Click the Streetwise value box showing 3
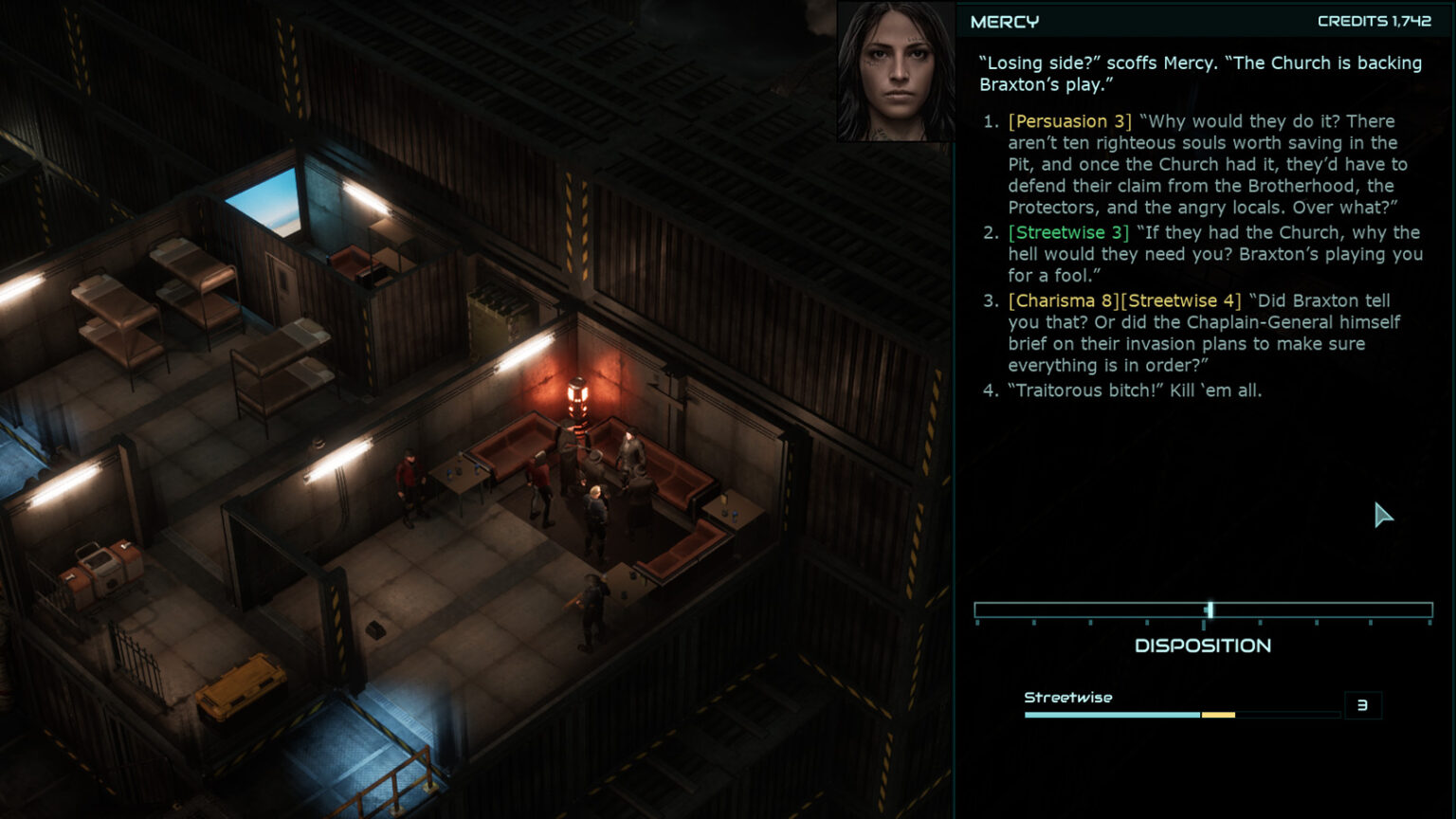Viewport: 1456px width, 819px height. pos(1363,705)
